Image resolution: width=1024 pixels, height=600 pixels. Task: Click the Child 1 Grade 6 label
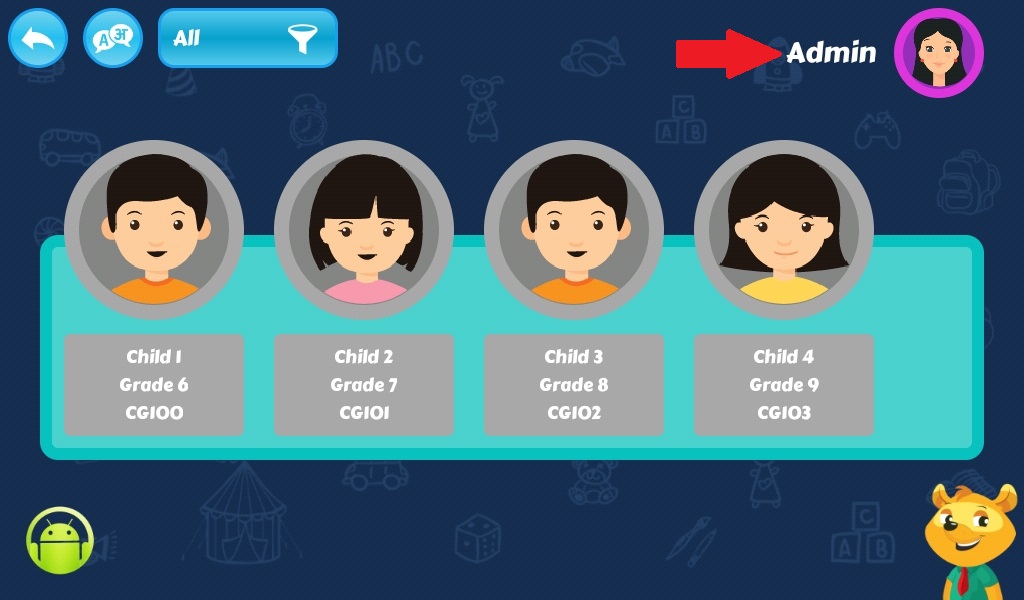point(154,385)
